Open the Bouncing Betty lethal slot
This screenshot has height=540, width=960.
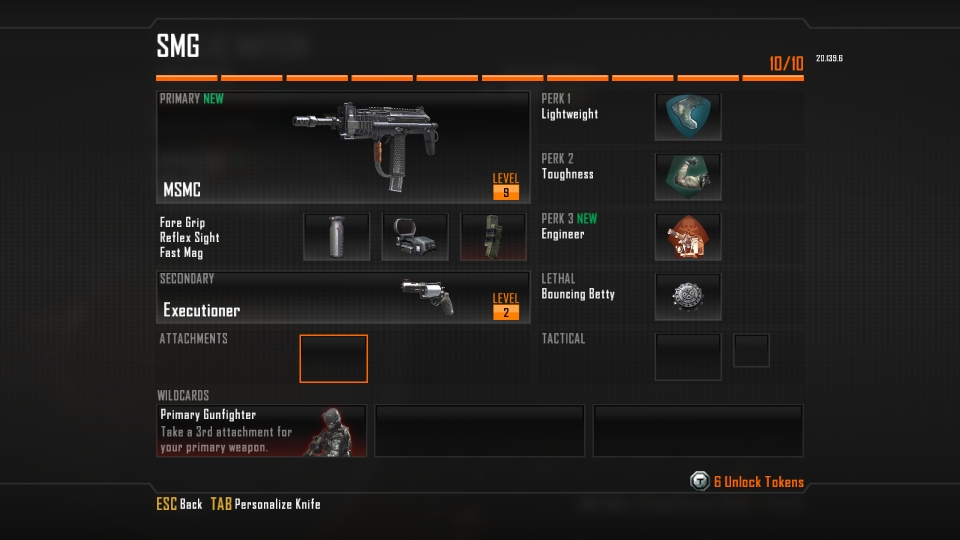(688, 297)
